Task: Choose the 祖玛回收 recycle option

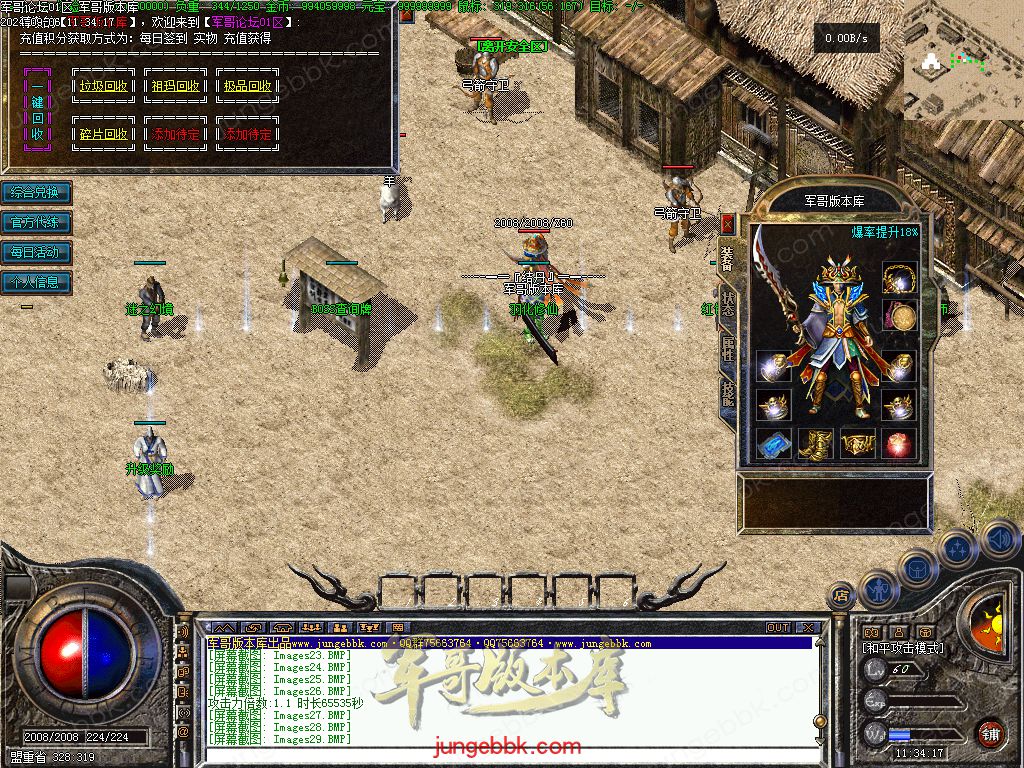Action: click(176, 86)
